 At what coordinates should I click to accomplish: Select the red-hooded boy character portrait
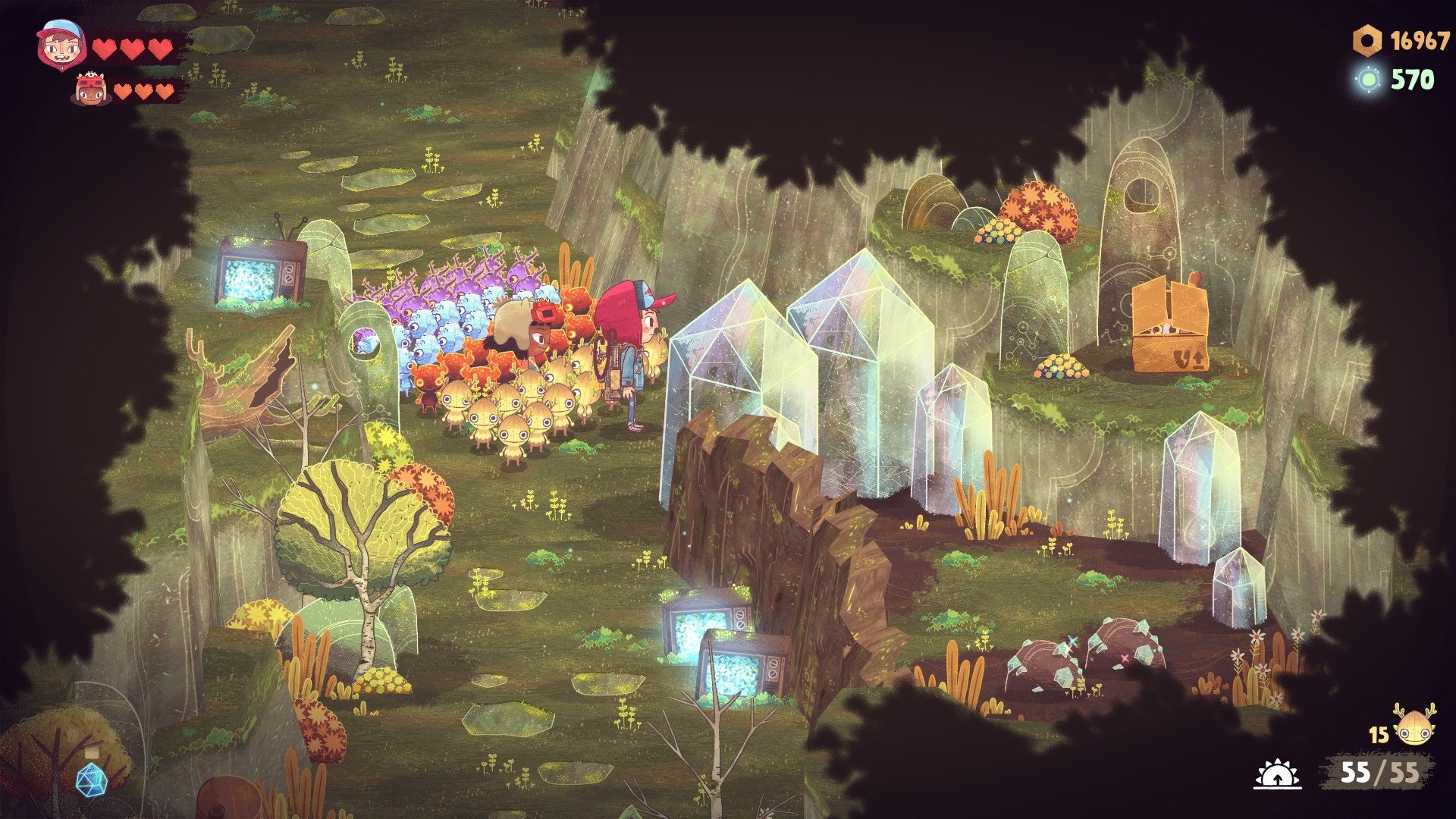58,45
